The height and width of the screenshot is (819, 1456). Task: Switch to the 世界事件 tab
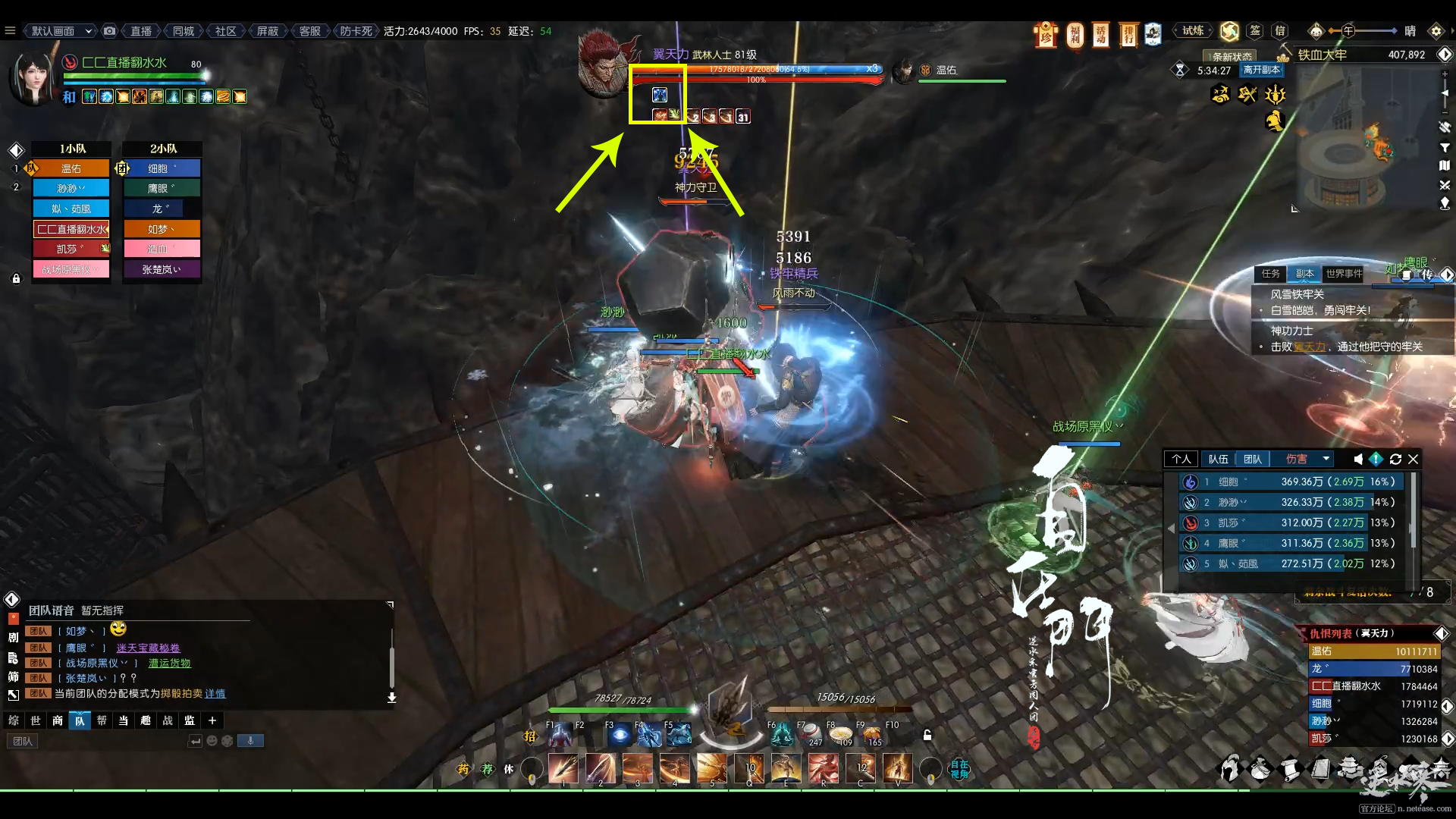[1344, 274]
